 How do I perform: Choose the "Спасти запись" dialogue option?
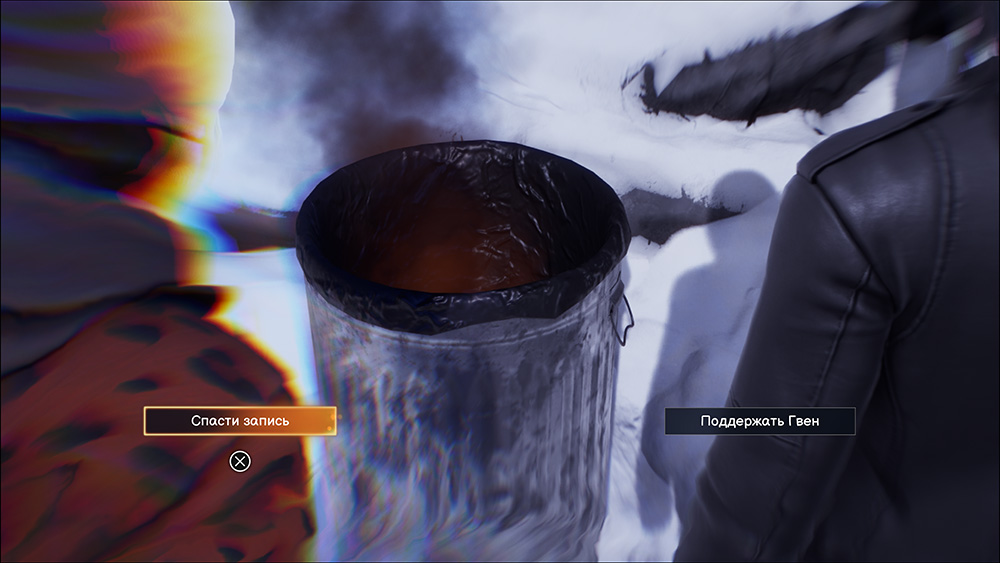[240, 421]
